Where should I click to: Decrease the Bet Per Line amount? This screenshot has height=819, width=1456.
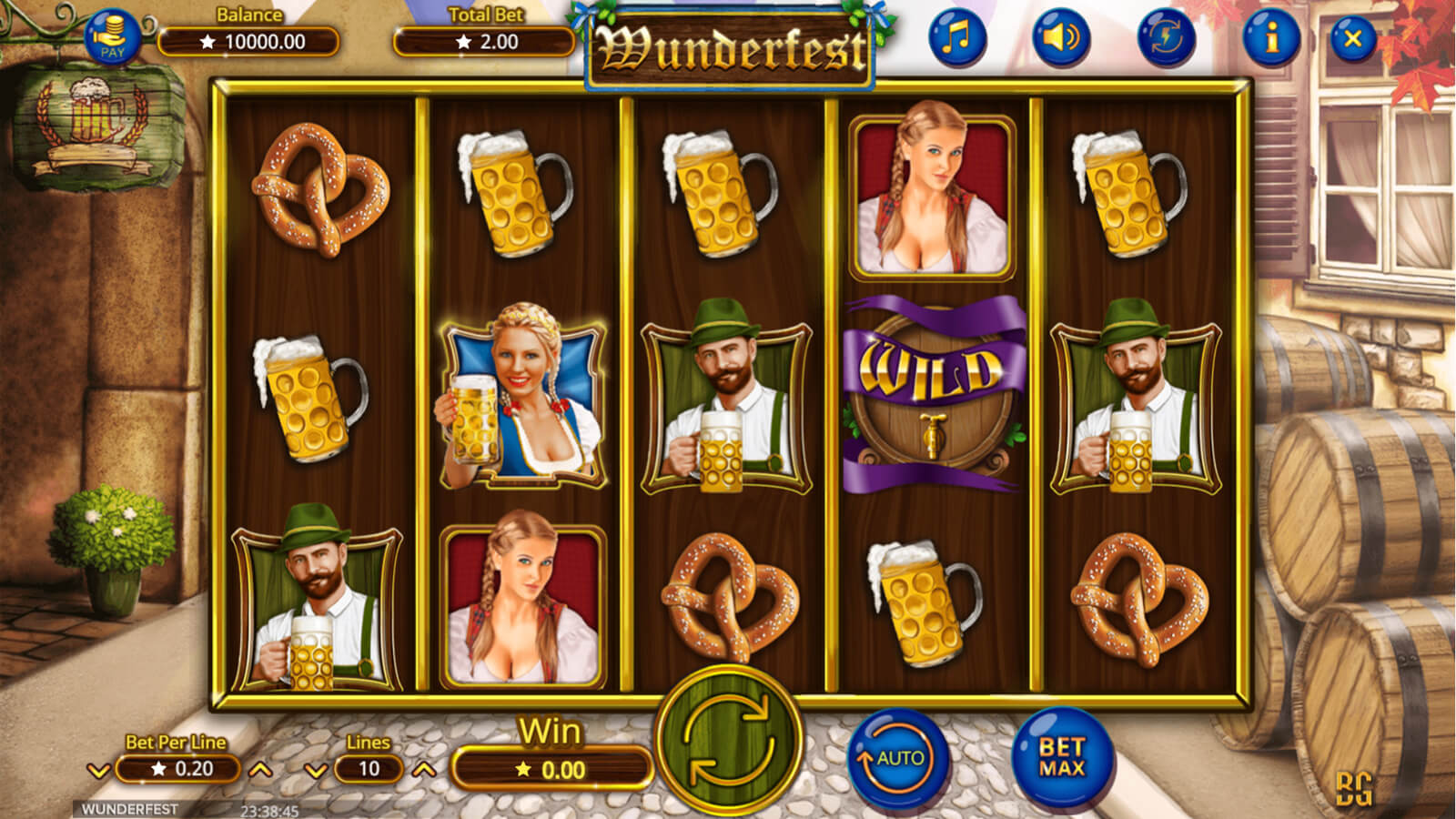(98, 771)
